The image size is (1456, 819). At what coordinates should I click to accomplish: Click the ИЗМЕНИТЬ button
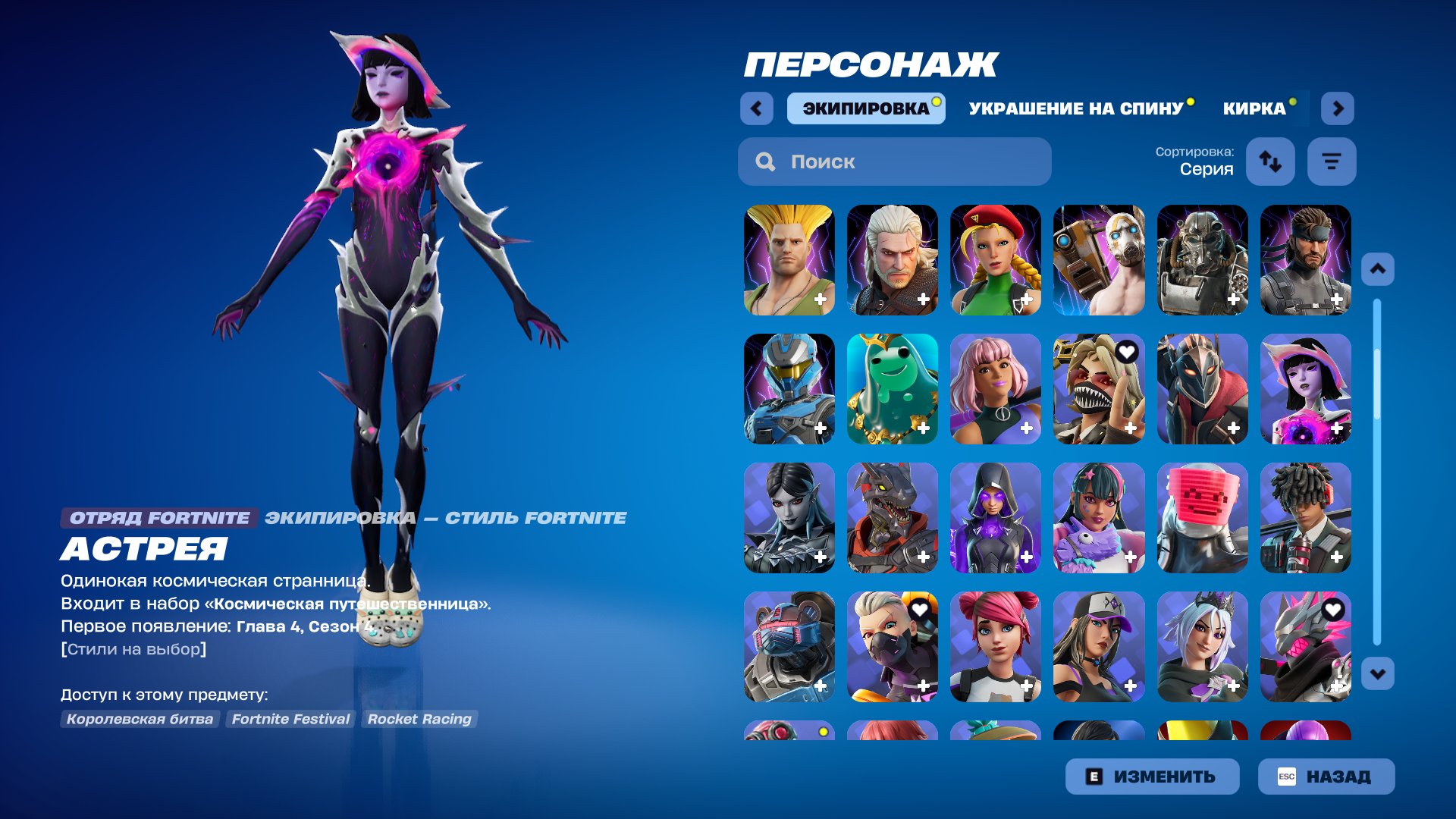pyautogui.click(x=1152, y=777)
